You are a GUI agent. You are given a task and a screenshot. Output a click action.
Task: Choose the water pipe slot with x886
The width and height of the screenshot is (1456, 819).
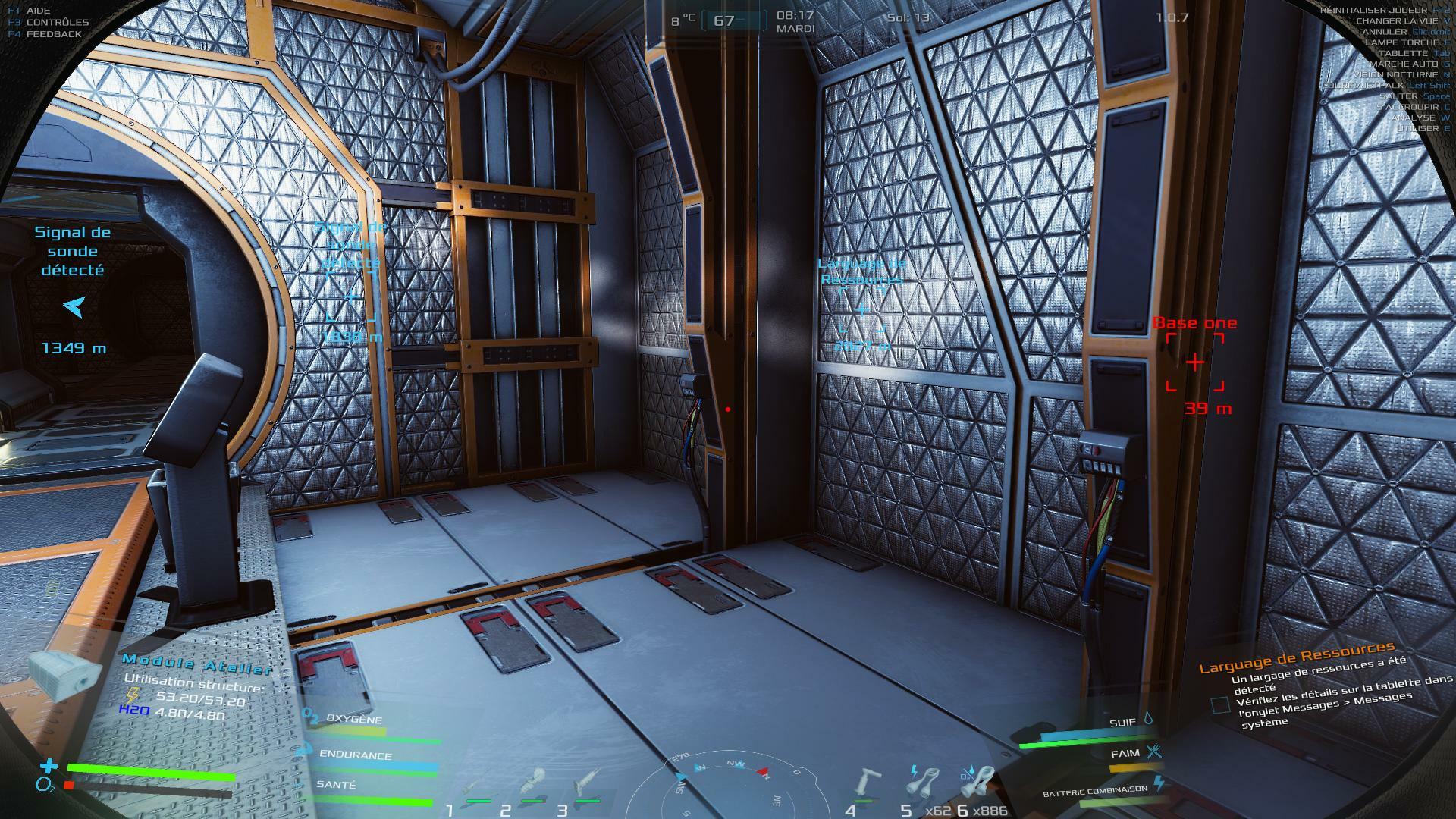(979, 783)
